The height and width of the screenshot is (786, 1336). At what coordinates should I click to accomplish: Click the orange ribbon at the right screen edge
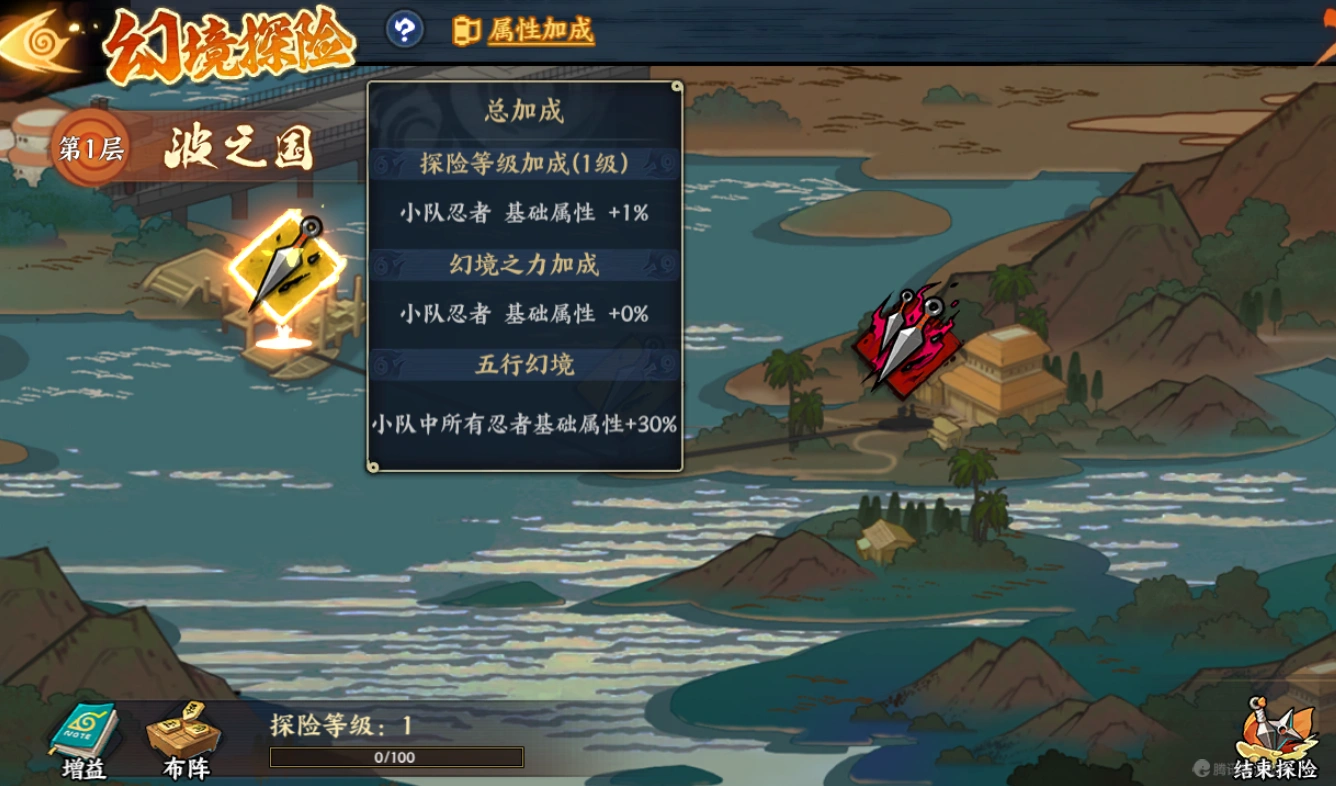1327,30
